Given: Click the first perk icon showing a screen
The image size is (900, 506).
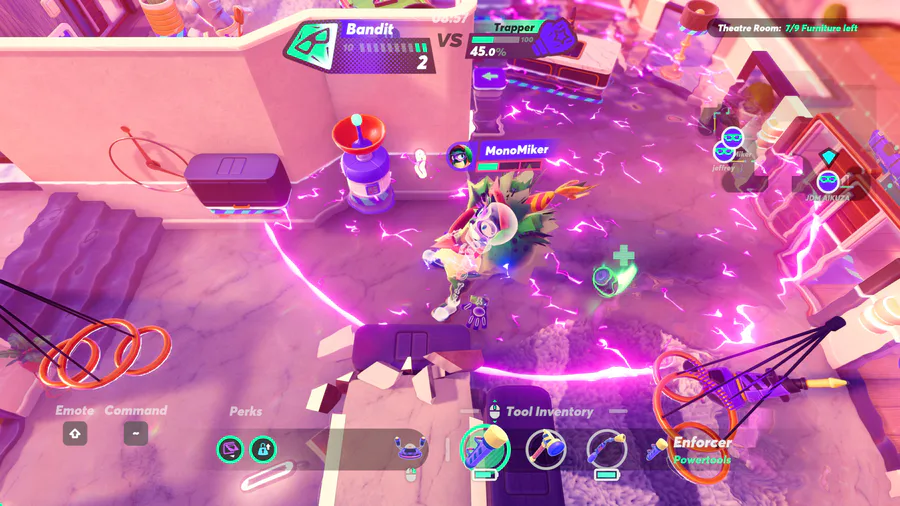Looking at the screenshot, I should [230, 450].
